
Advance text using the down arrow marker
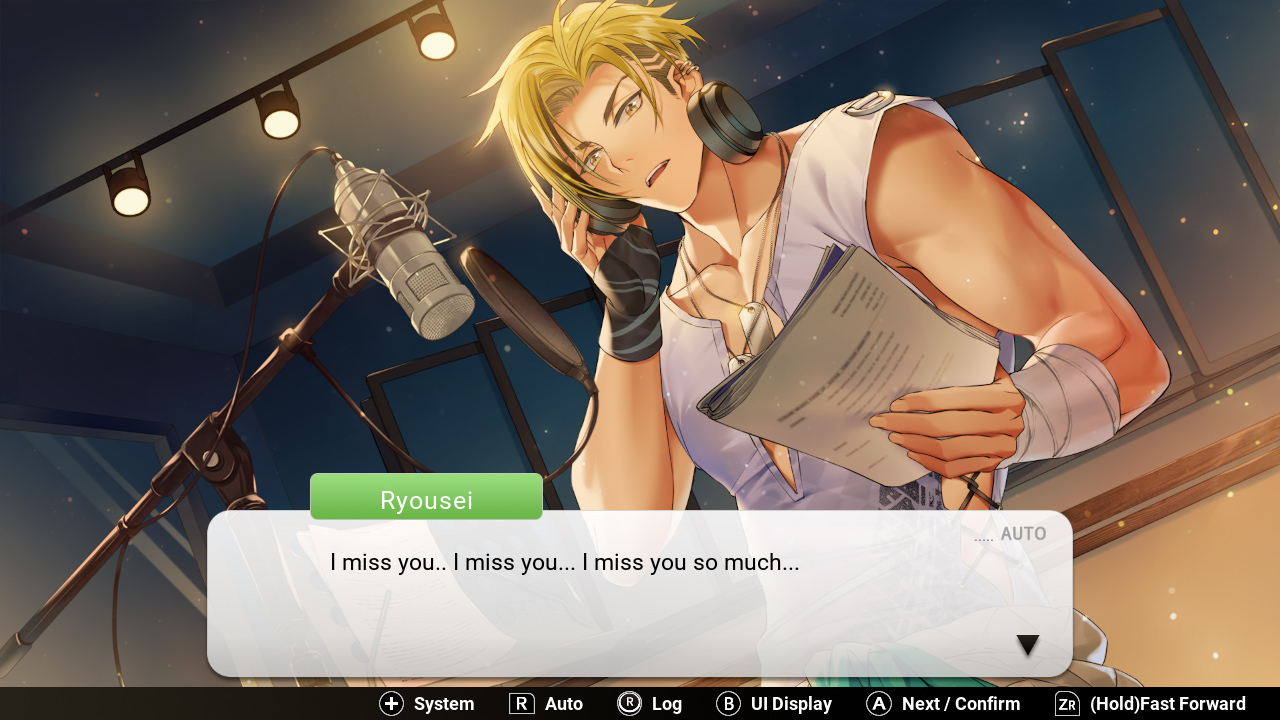point(1027,645)
